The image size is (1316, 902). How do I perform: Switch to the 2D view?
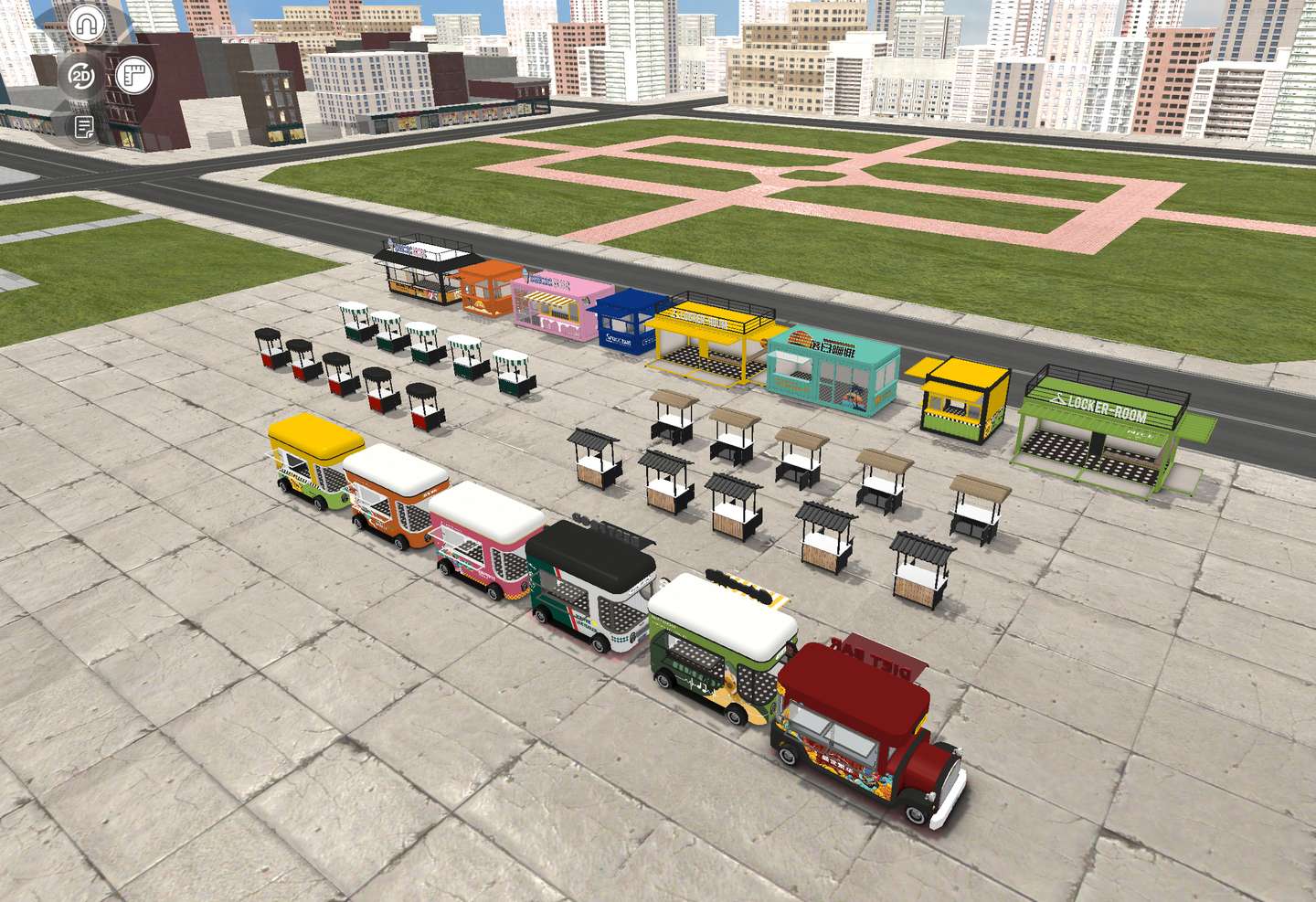(x=82, y=77)
